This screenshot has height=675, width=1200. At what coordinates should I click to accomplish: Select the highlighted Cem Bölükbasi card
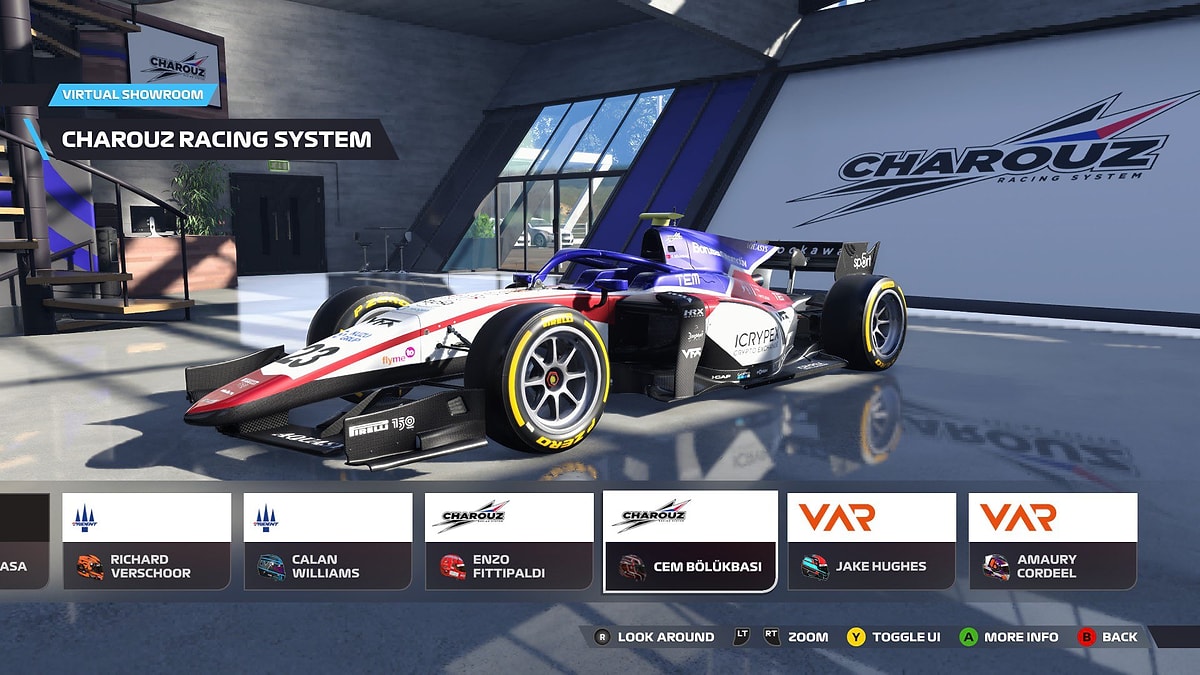click(690, 541)
